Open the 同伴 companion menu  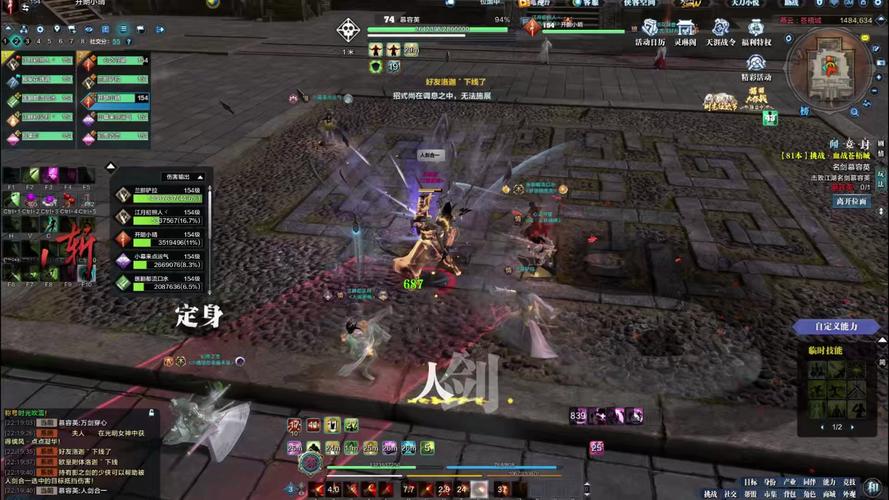point(809,482)
